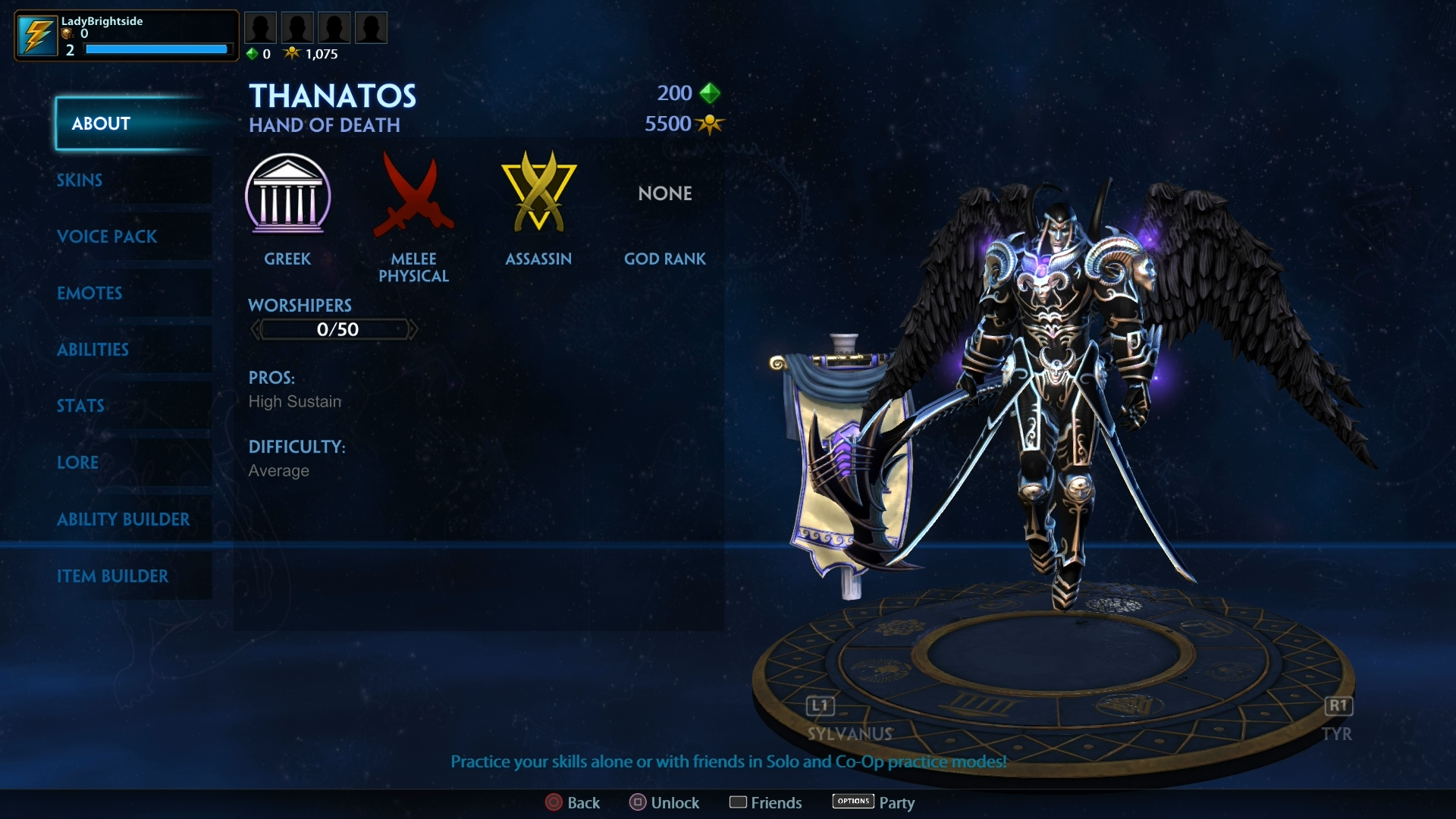Switch to the Skins tab
This screenshot has height=819, width=1456.
point(79,180)
